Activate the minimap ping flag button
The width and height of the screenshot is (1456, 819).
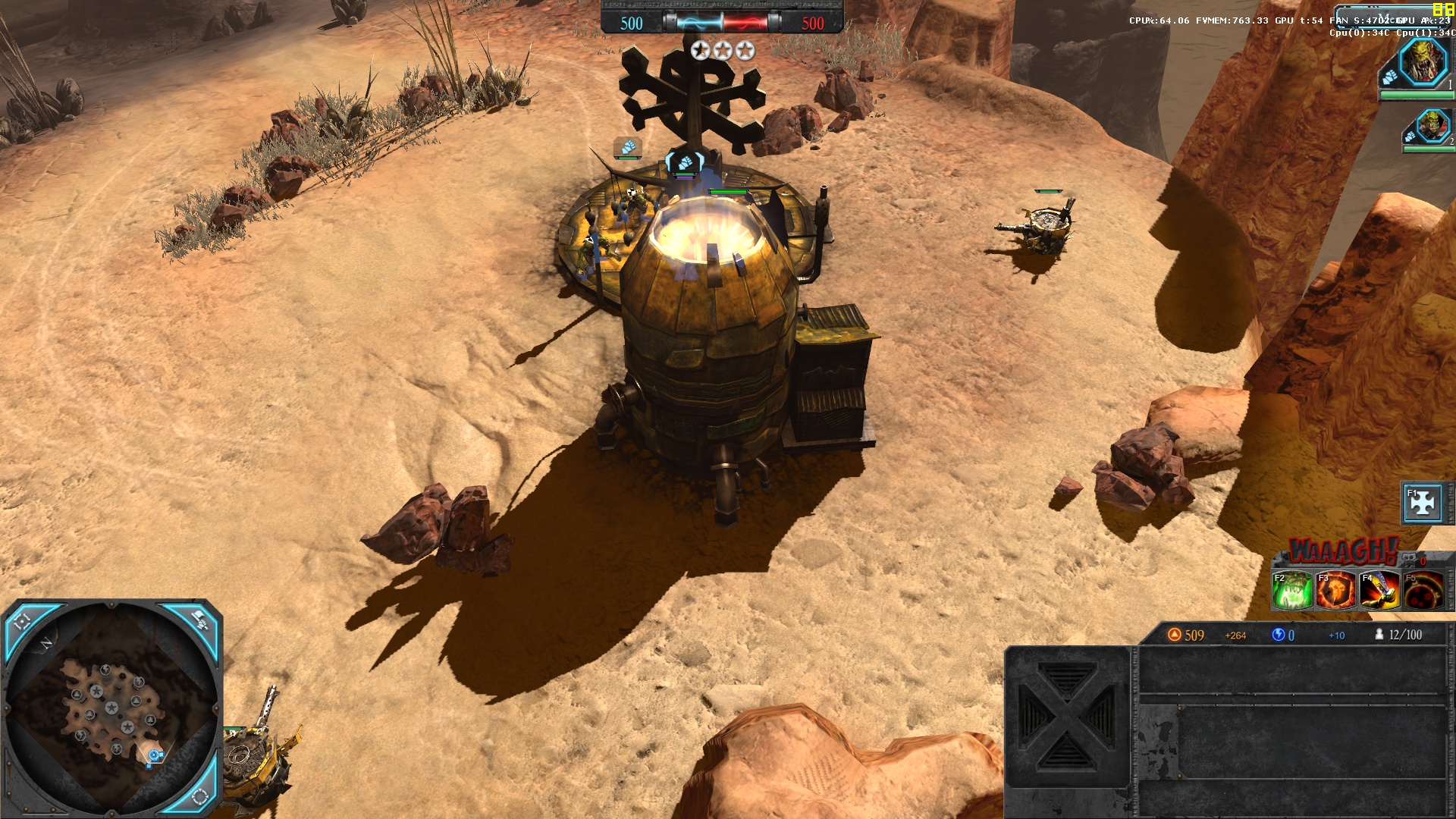[x=199, y=620]
